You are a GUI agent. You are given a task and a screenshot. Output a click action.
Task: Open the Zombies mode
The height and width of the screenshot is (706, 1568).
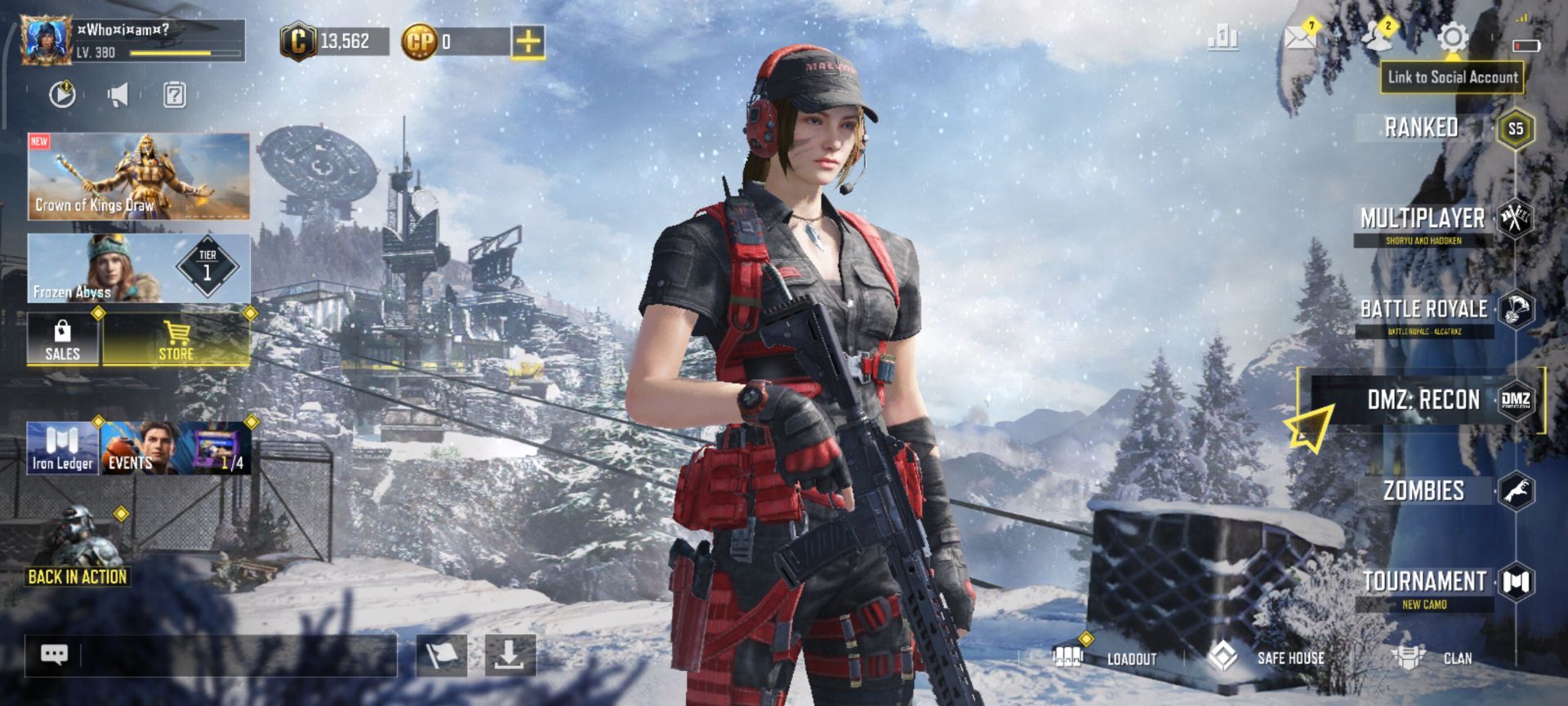1424,491
